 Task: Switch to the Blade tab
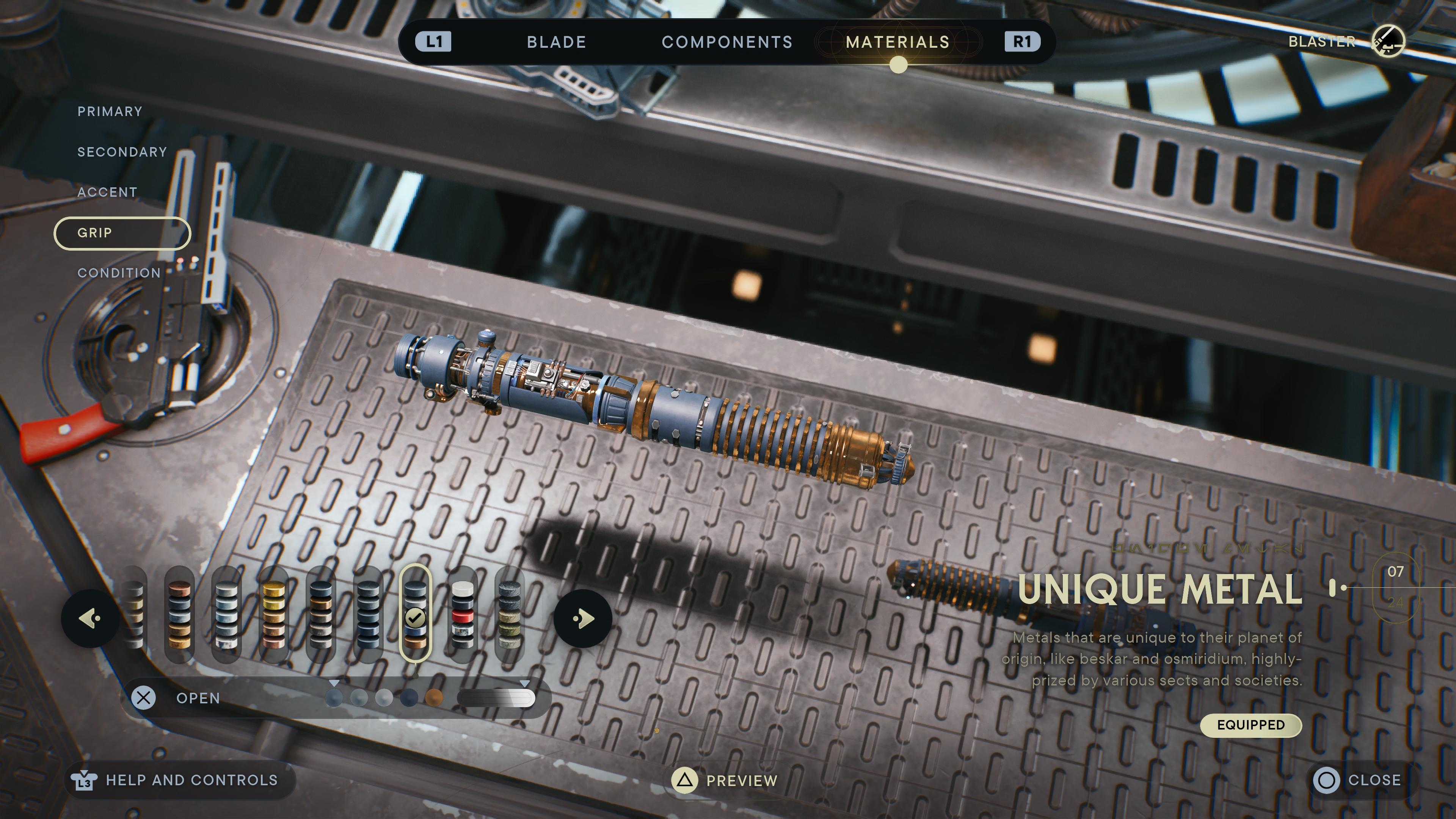pyautogui.click(x=556, y=42)
